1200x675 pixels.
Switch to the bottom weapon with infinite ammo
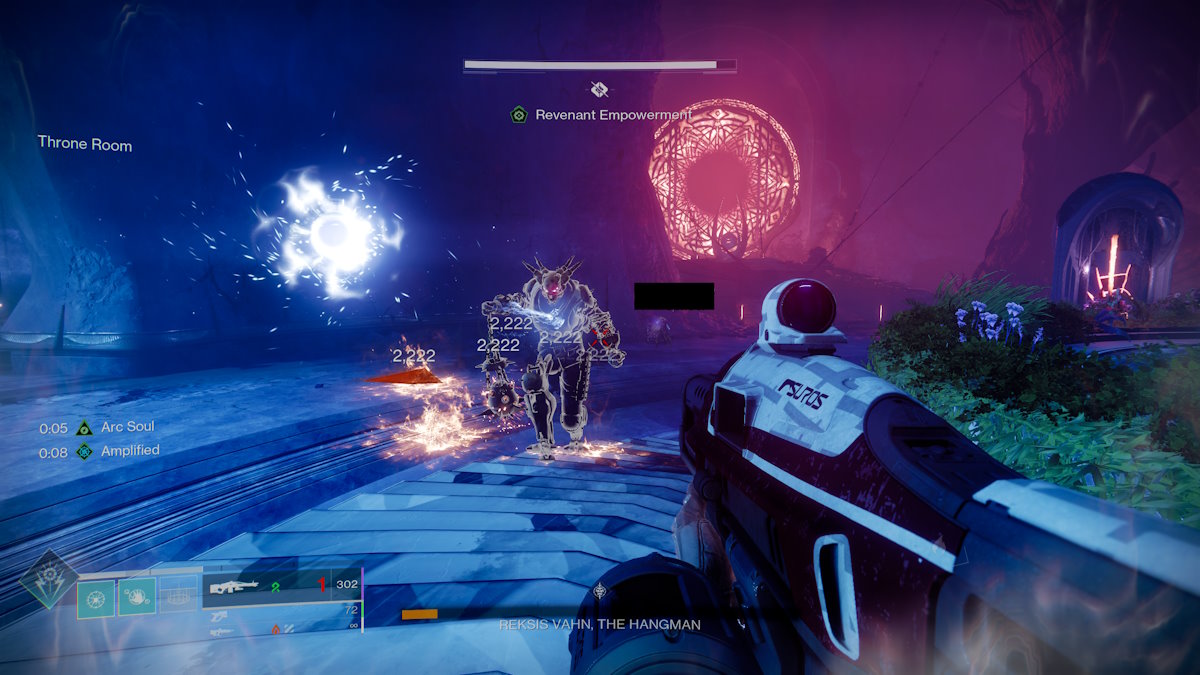[x=220, y=630]
